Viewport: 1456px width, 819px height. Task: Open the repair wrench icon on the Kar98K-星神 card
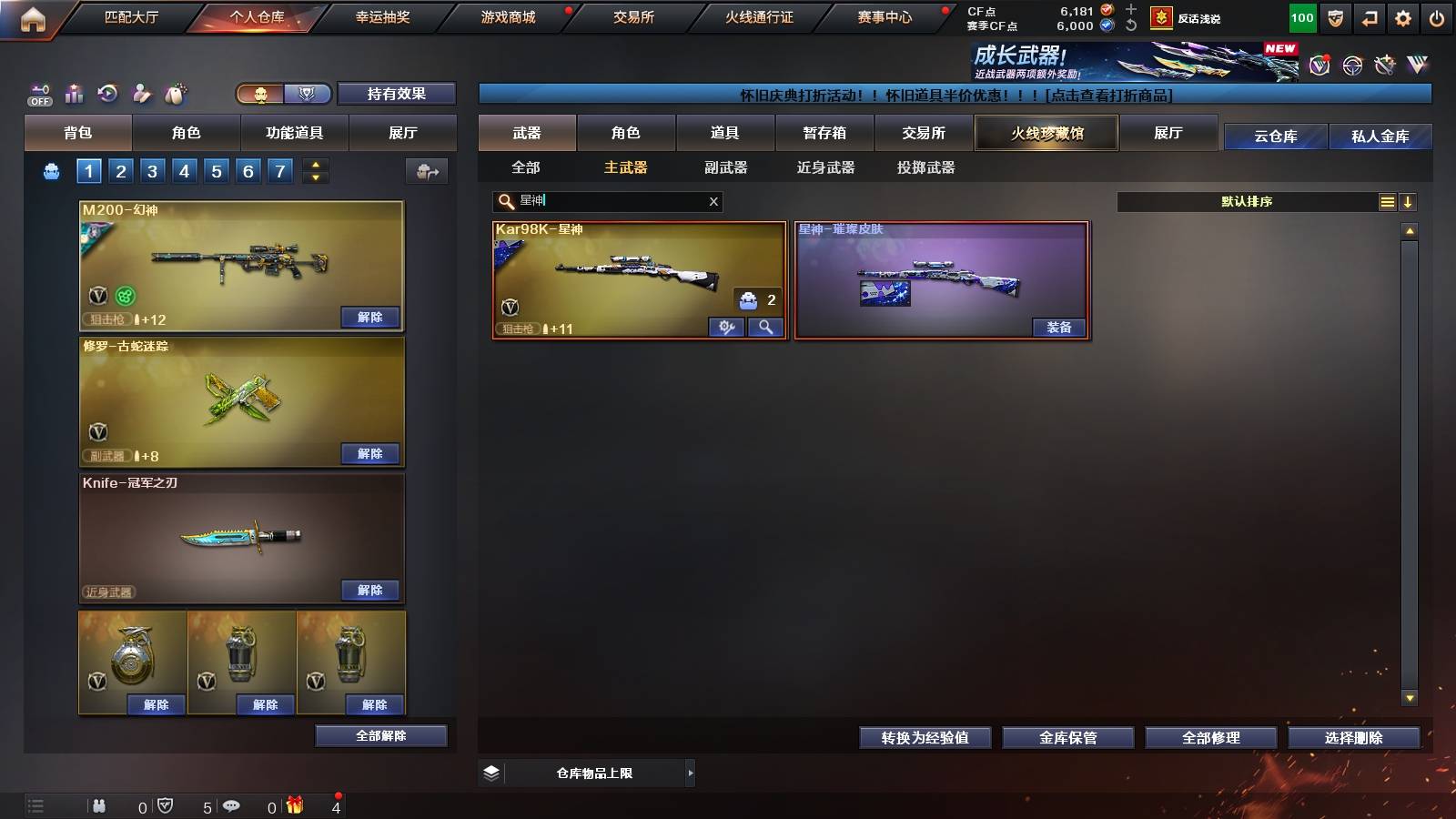(x=725, y=326)
